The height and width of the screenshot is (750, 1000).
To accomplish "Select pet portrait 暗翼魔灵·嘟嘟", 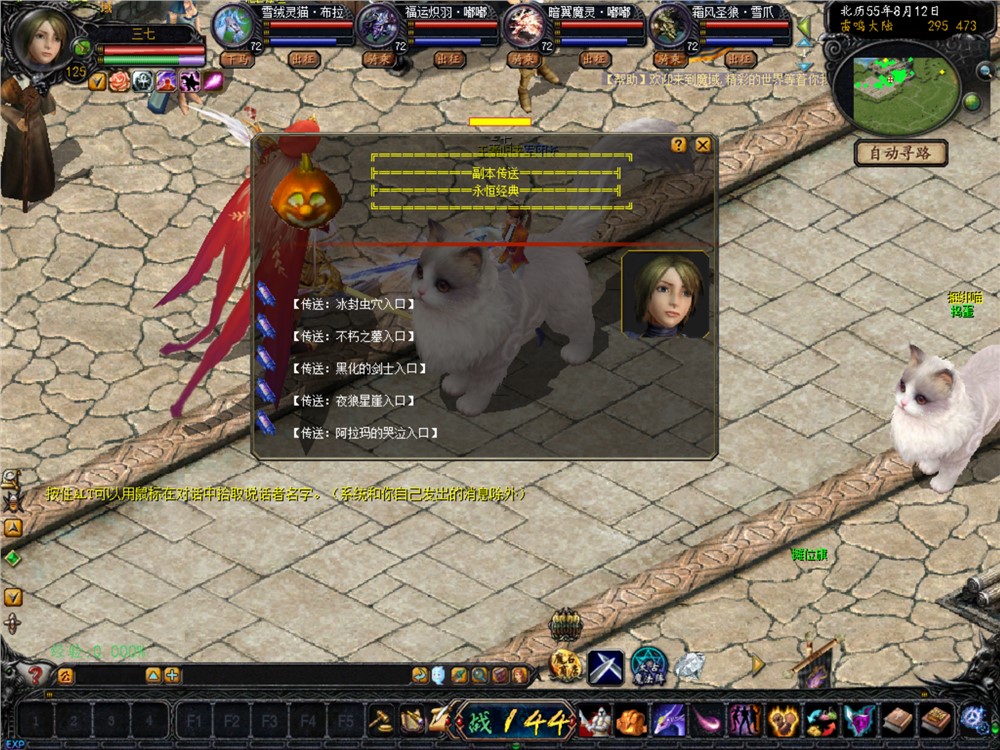I will point(523,26).
